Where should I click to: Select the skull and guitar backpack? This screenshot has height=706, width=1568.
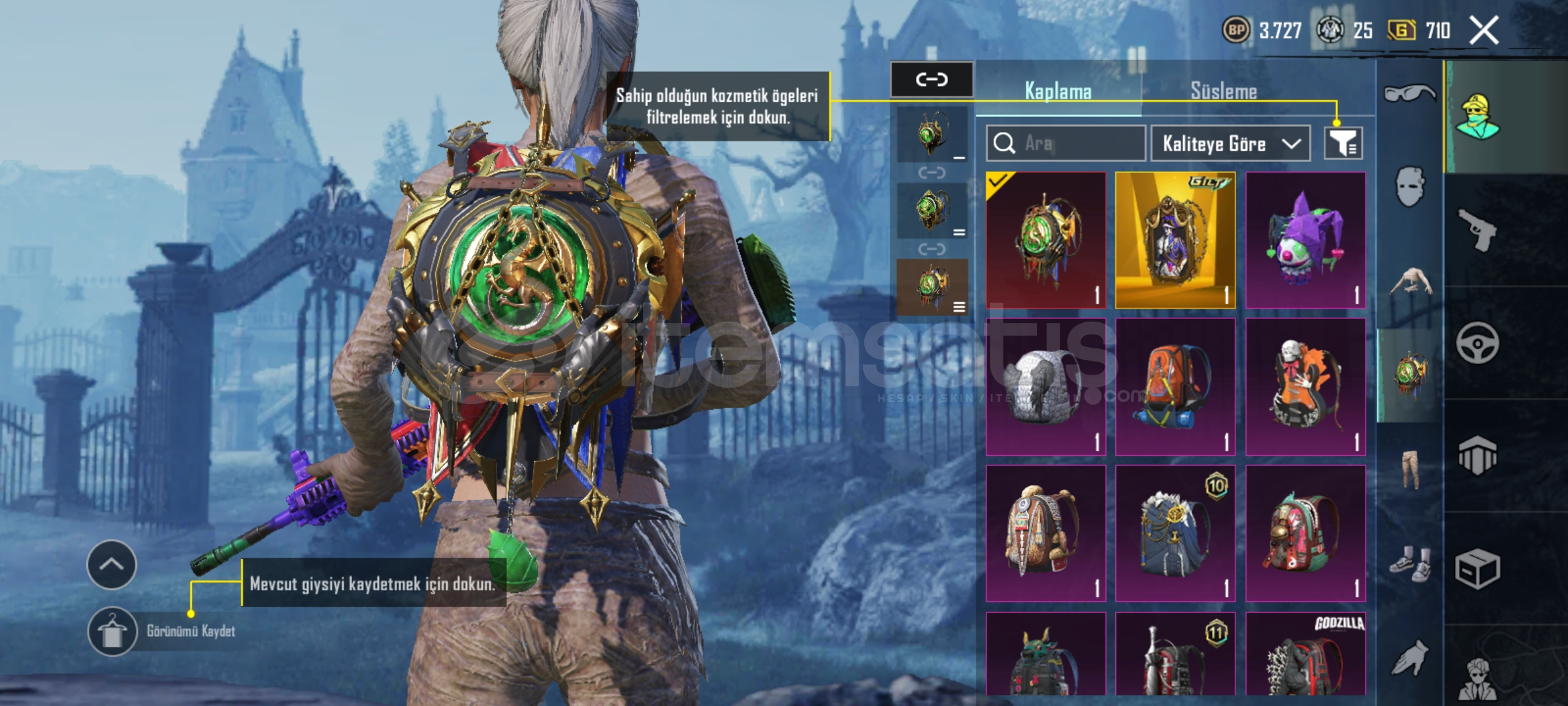(x=1305, y=387)
